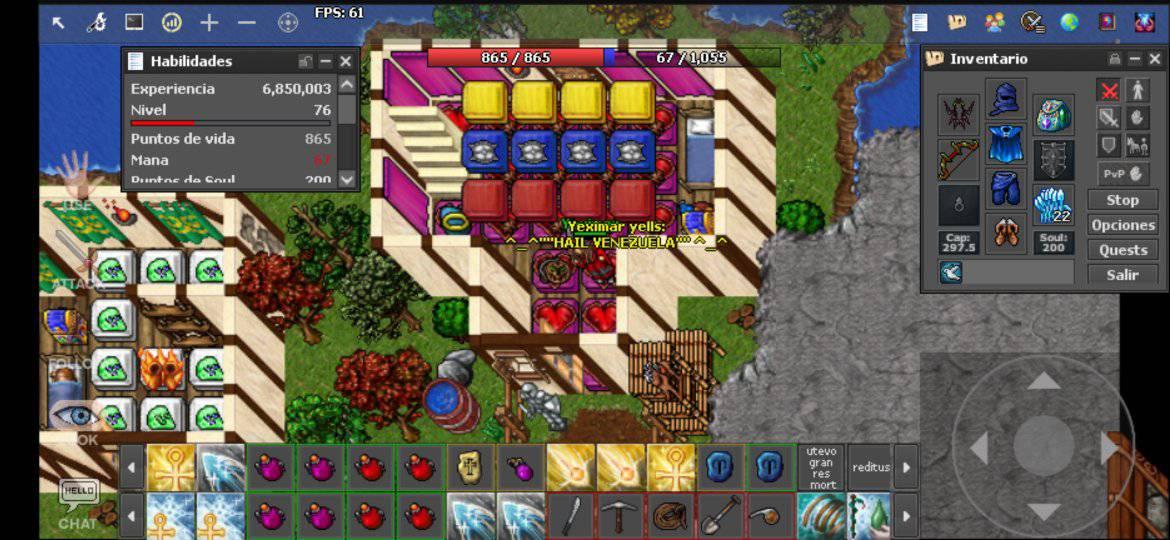Open the terminal console icon
The image size is (1170, 540).
(x=134, y=22)
